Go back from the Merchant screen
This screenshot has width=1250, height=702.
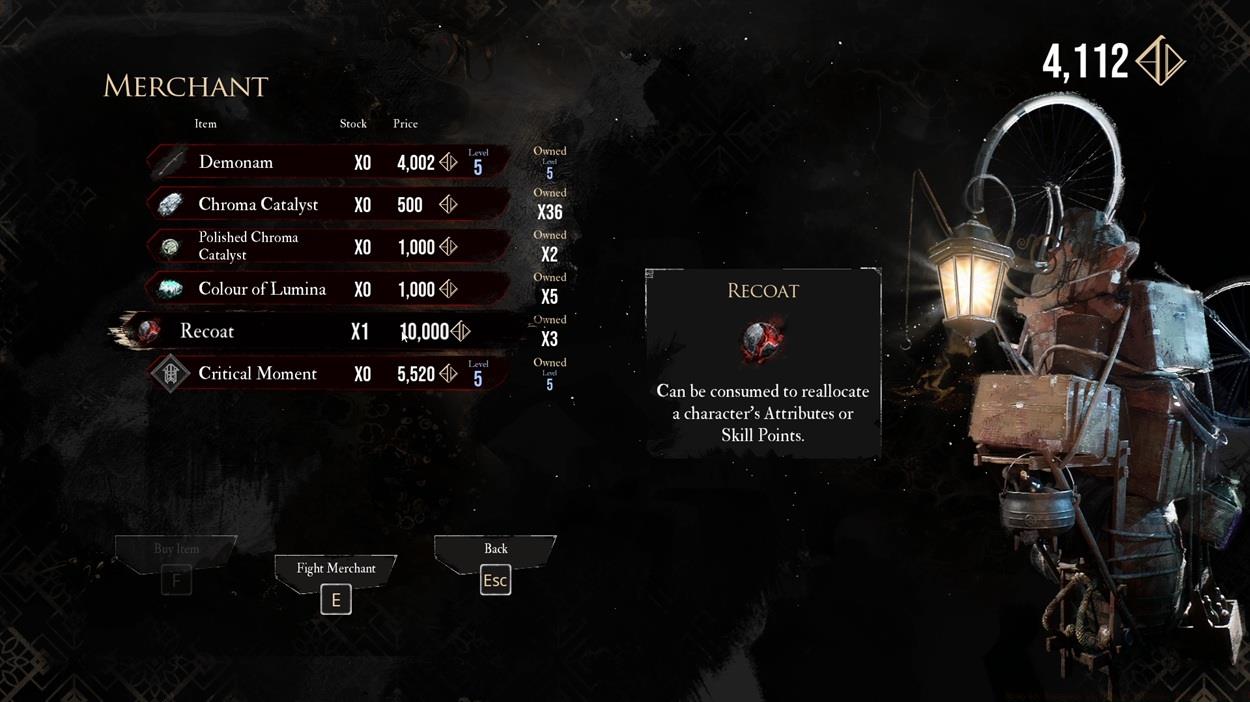click(x=495, y=565)
